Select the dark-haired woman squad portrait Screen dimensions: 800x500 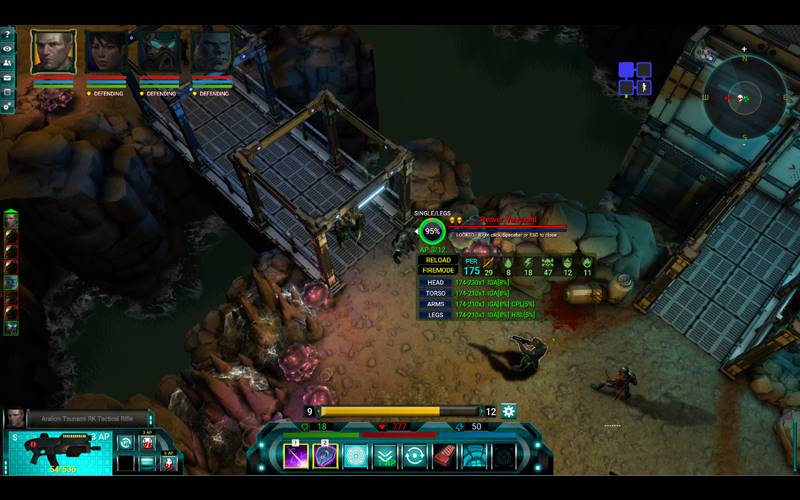coord(105,52)
